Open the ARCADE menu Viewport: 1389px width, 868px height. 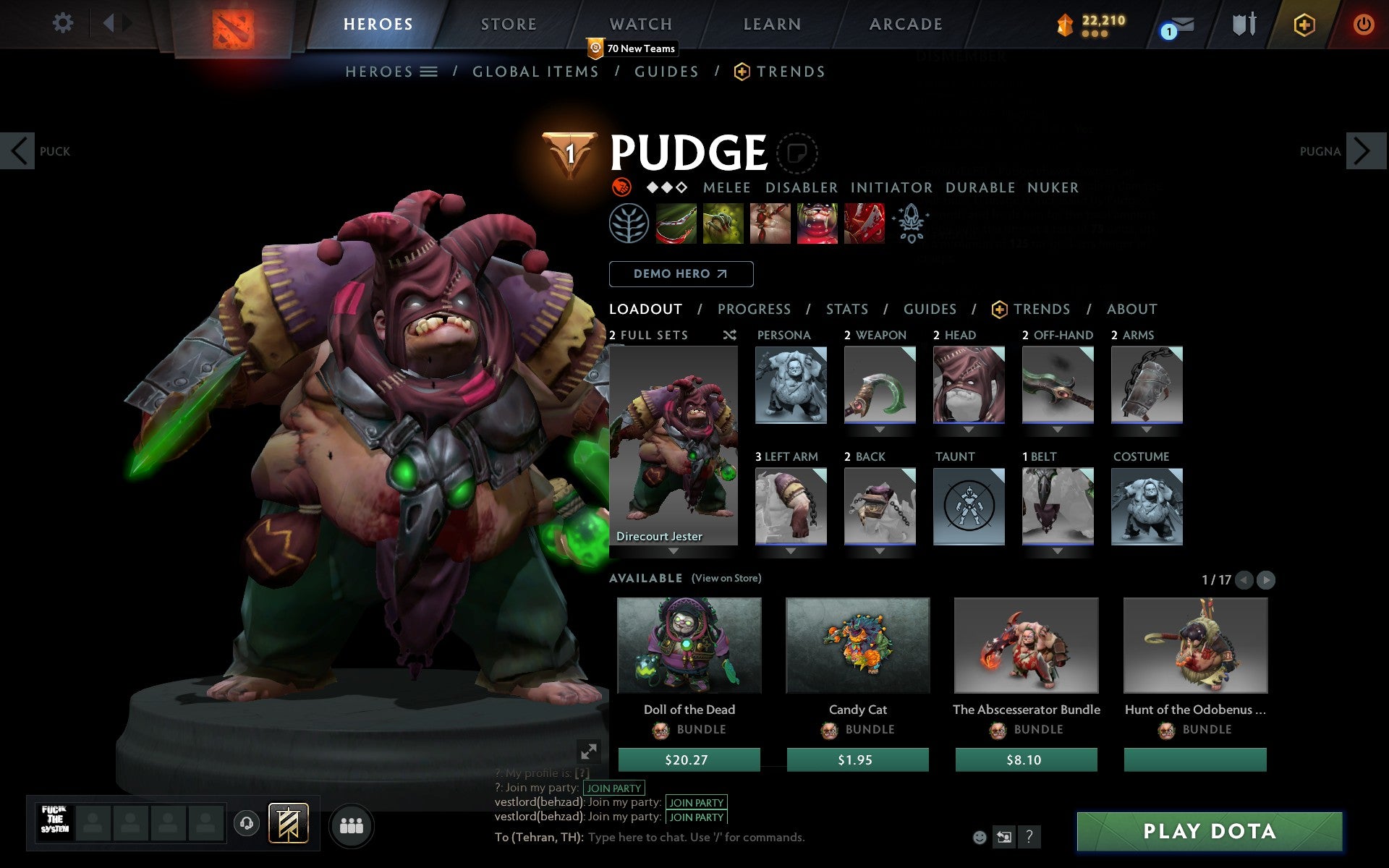tap(905, 23)
